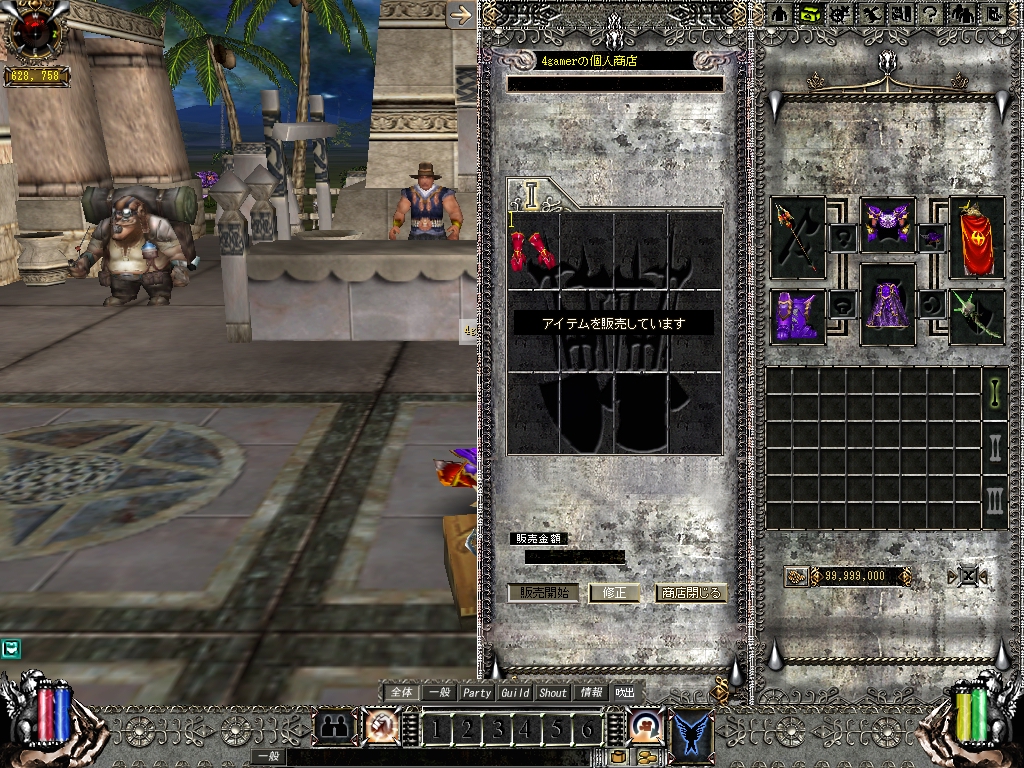The height and width of the screenshot is (768, 1024).
Task: Switch to inventory page III tab
Action: tap(995, 500)
